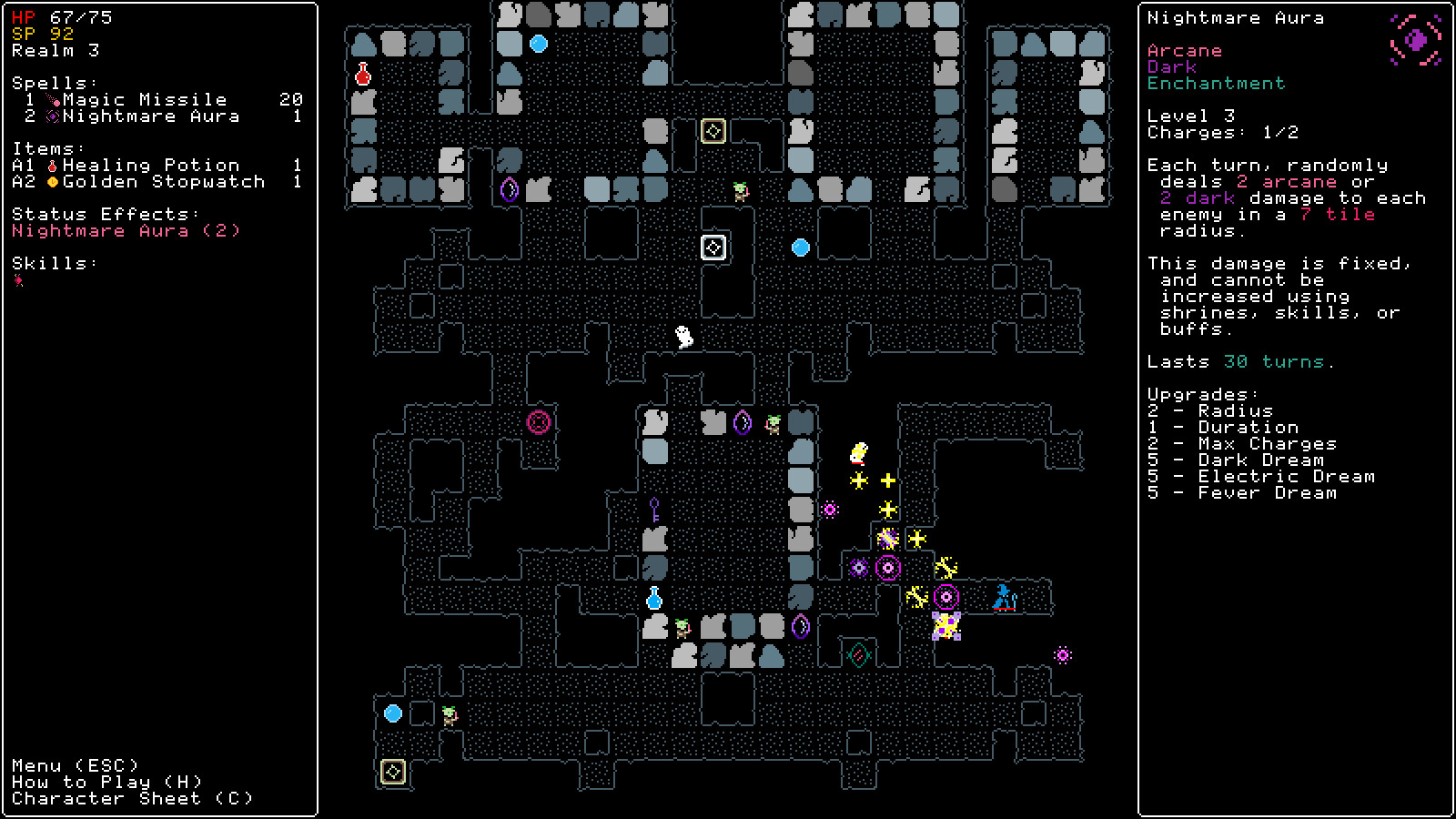The height and width of the screenshot is (819, 1456).
Task: Click the blue orb near the bottom goblin
Action: (393, 714)
